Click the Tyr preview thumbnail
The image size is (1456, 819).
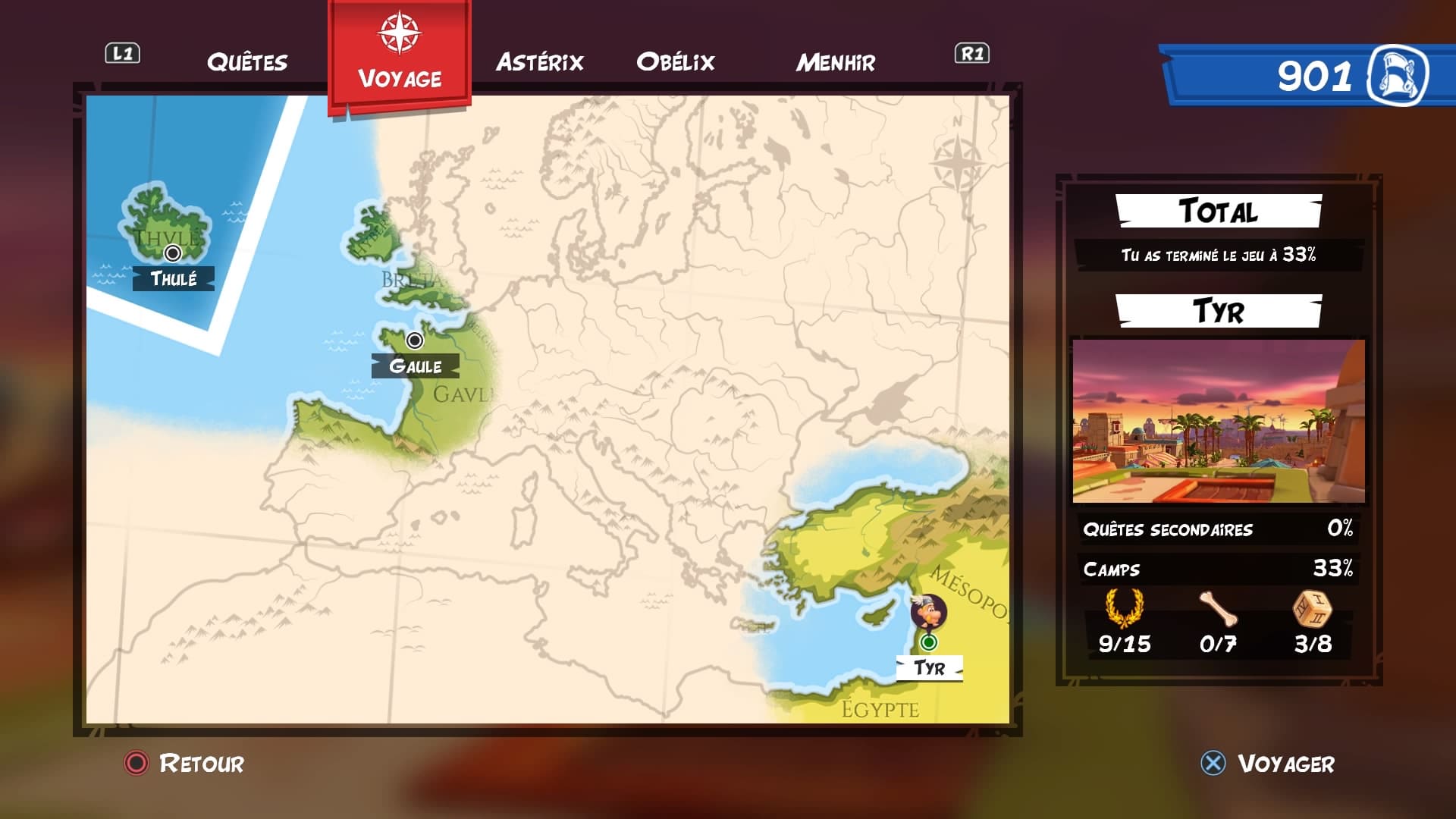pyautogui.click(x=1218, y=421)
